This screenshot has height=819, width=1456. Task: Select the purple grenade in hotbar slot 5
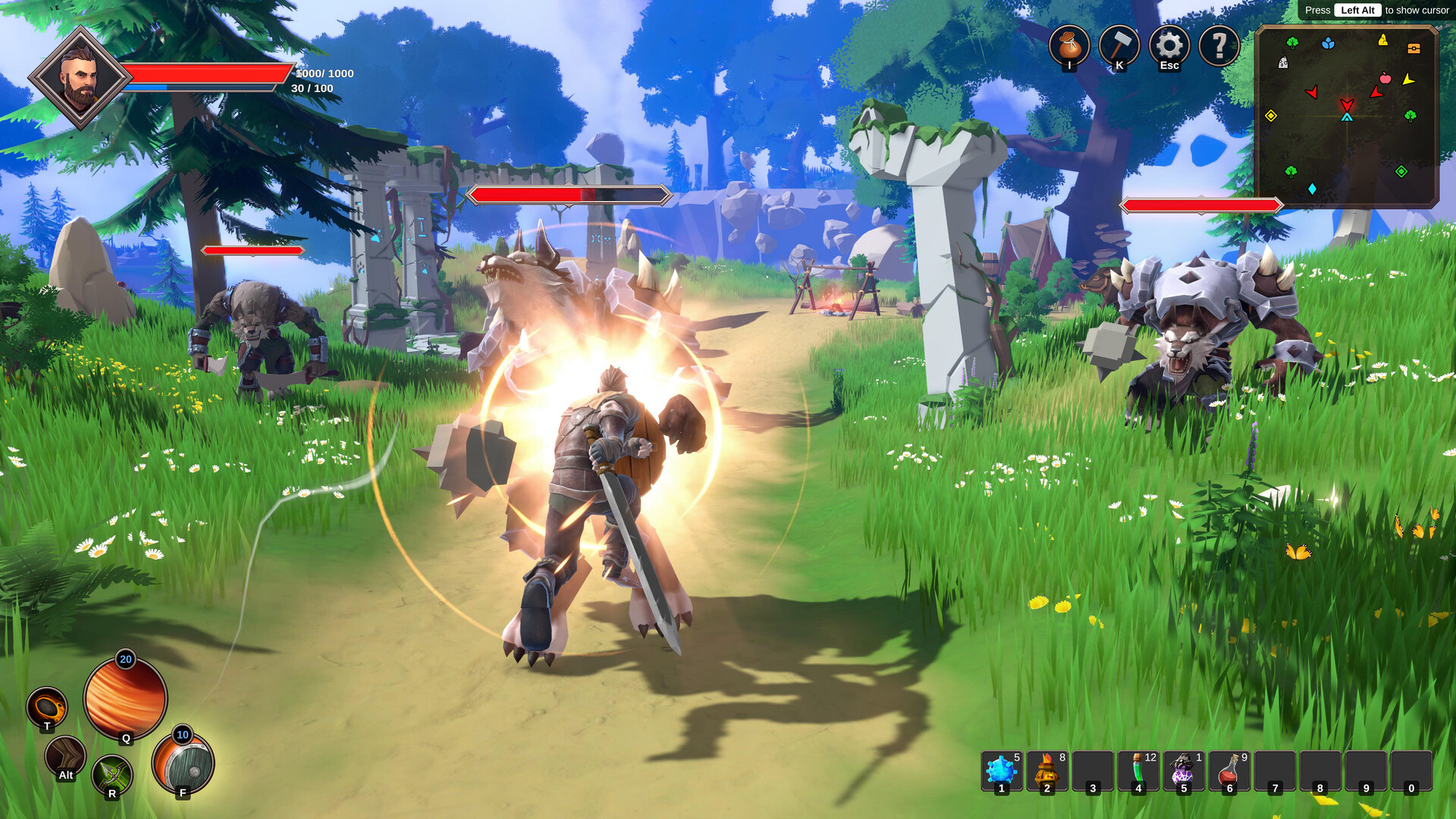coord(1183,770)
